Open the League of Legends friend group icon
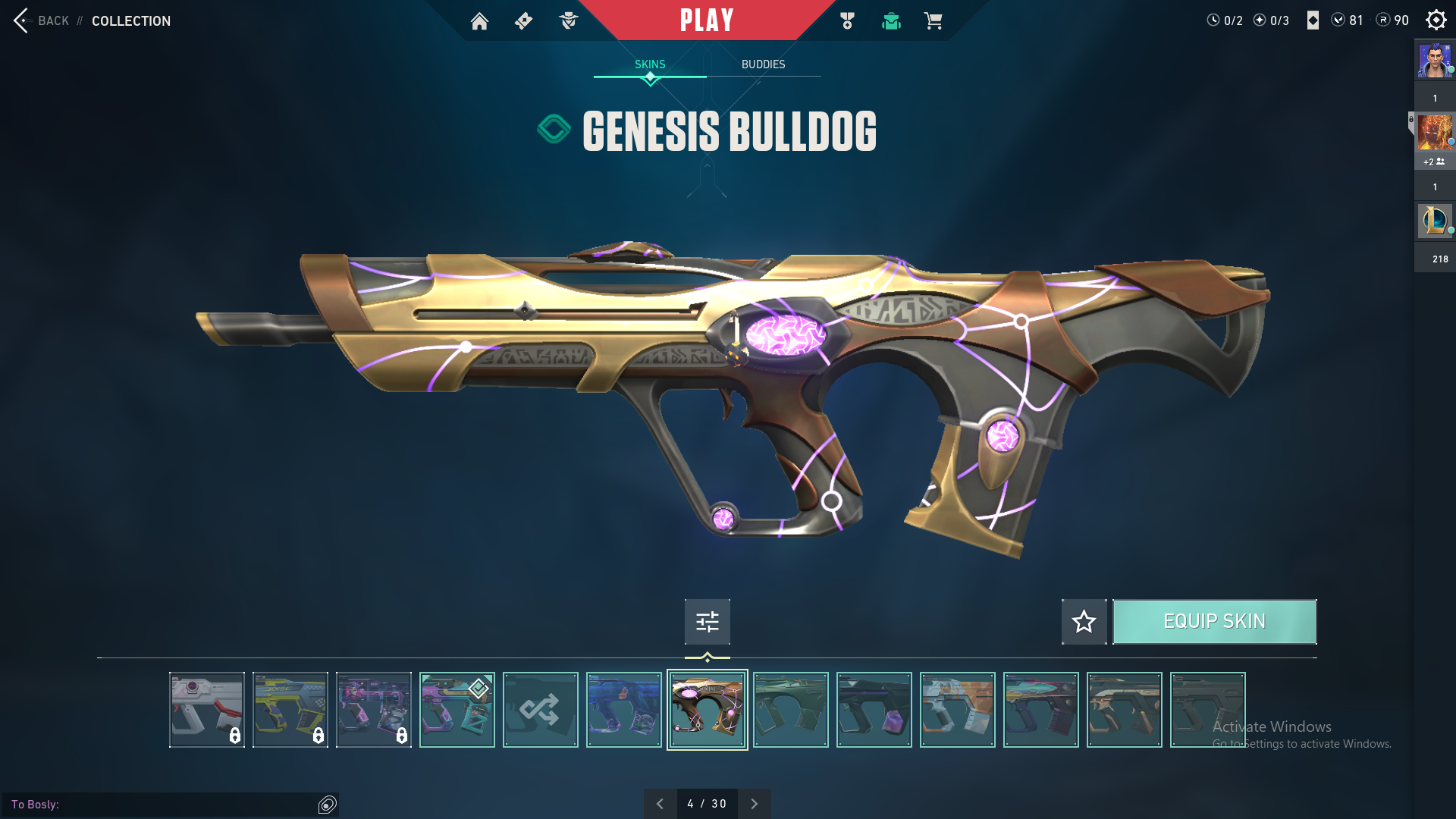Screen dimensions: 1456x819 point(1434,221)
